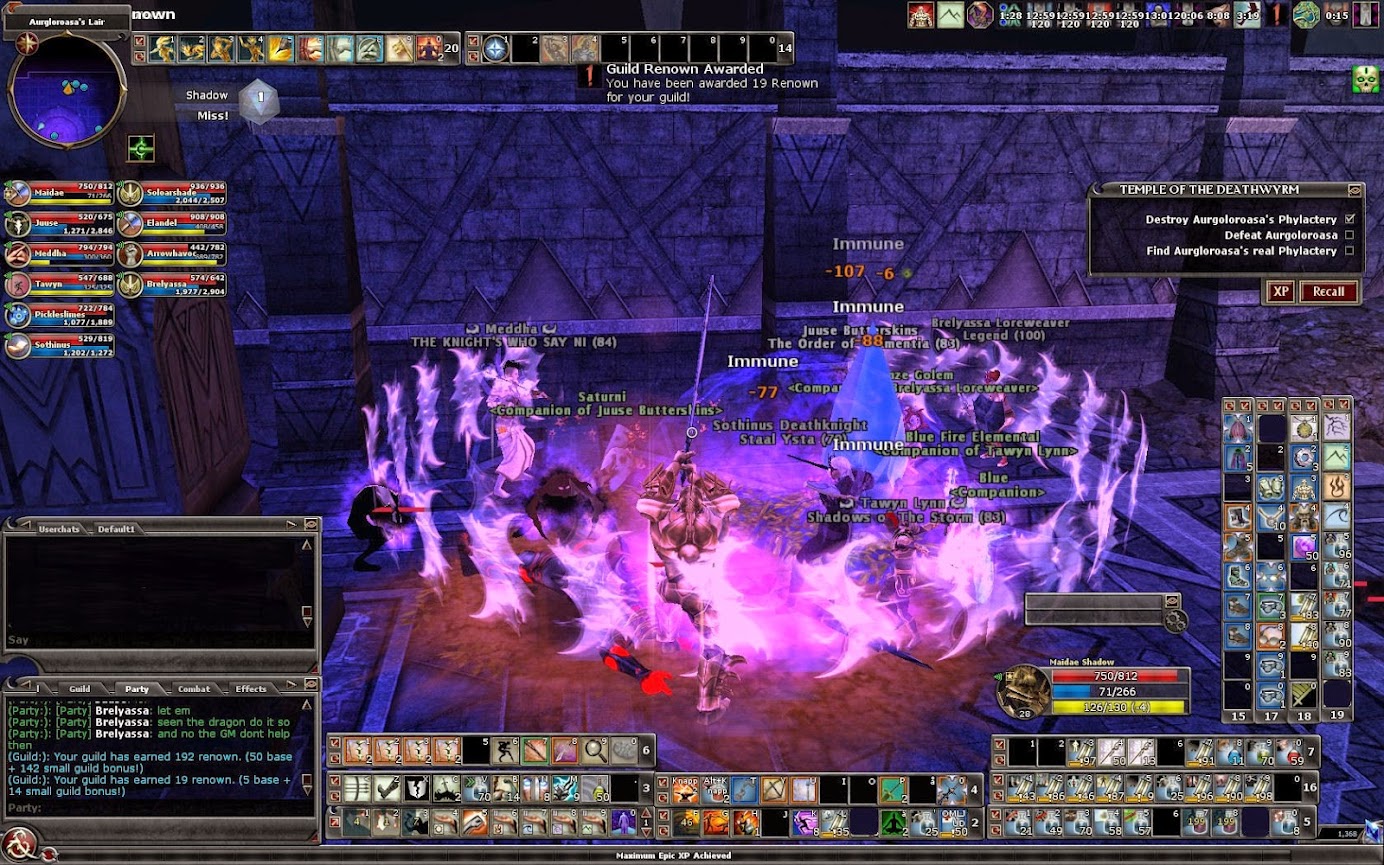This screenshot has height=865, width=1384.
Task: Select Brelyassa in the party list
Action: click(130, 285)
